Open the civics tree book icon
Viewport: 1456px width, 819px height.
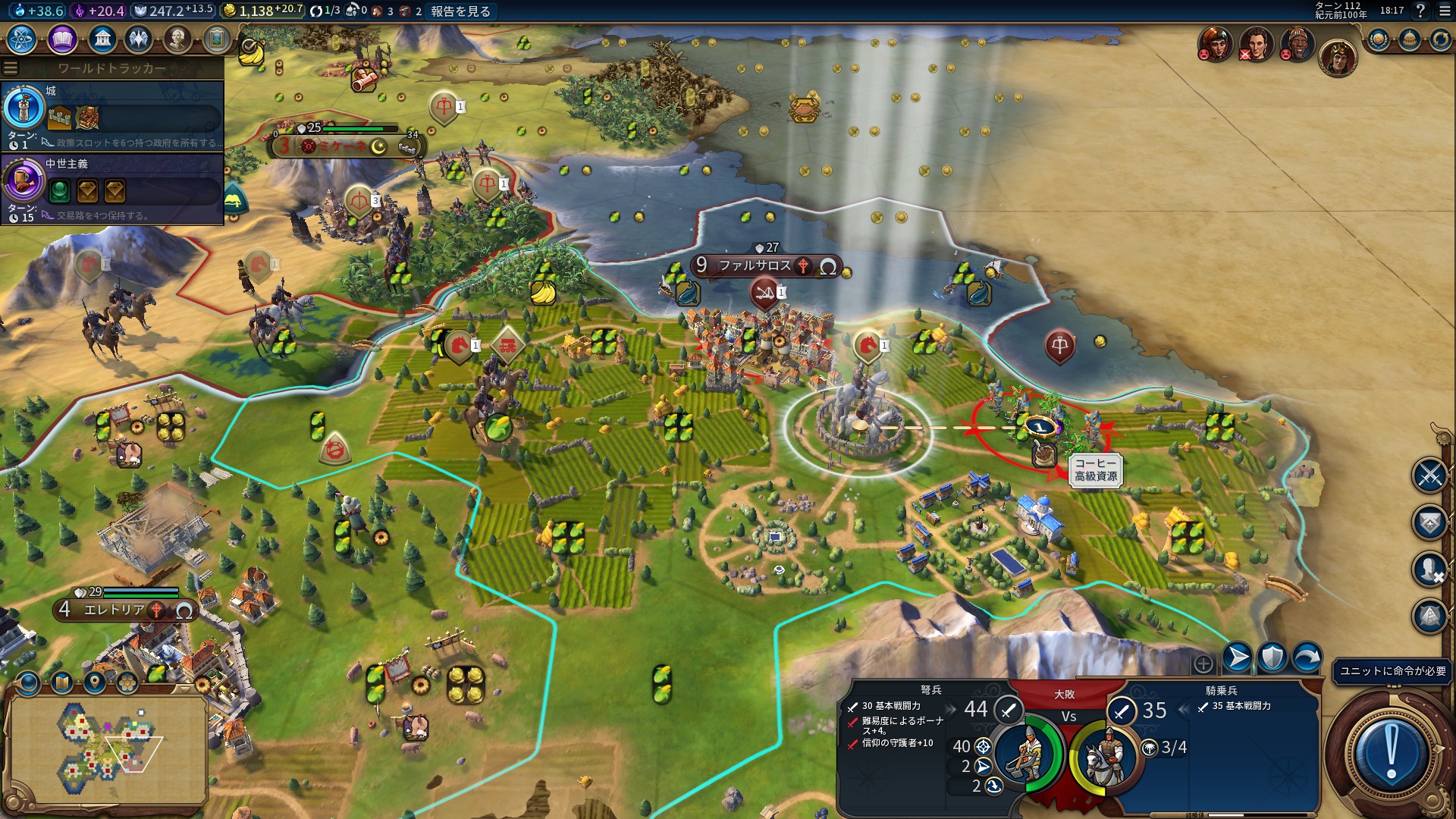click(x=62, y=39)
